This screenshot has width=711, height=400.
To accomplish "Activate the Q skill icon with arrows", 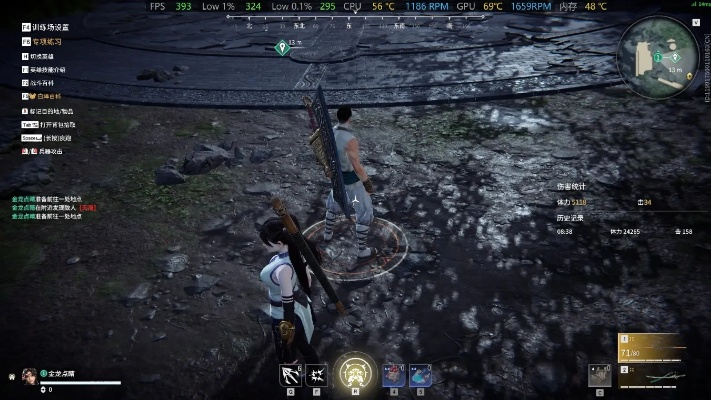I will 290,375.
